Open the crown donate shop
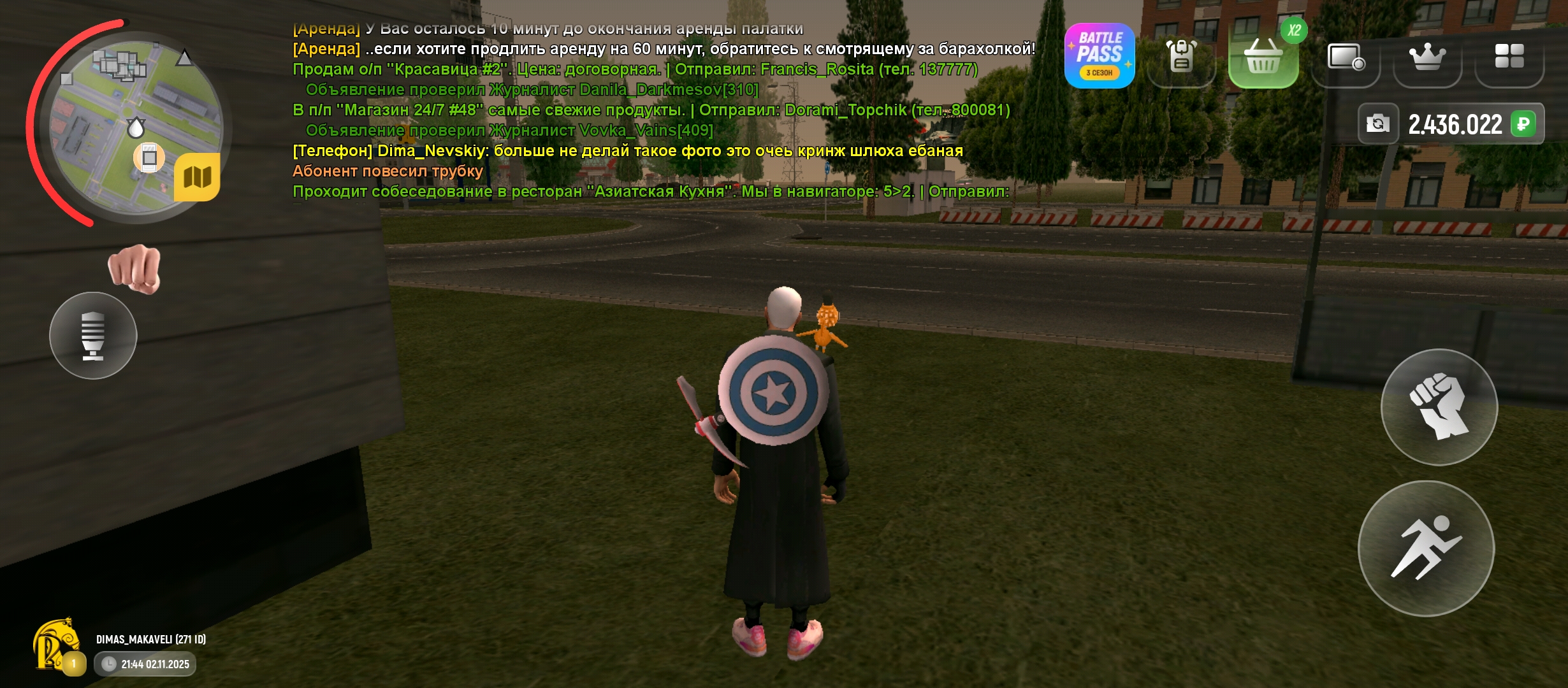 1428,57
